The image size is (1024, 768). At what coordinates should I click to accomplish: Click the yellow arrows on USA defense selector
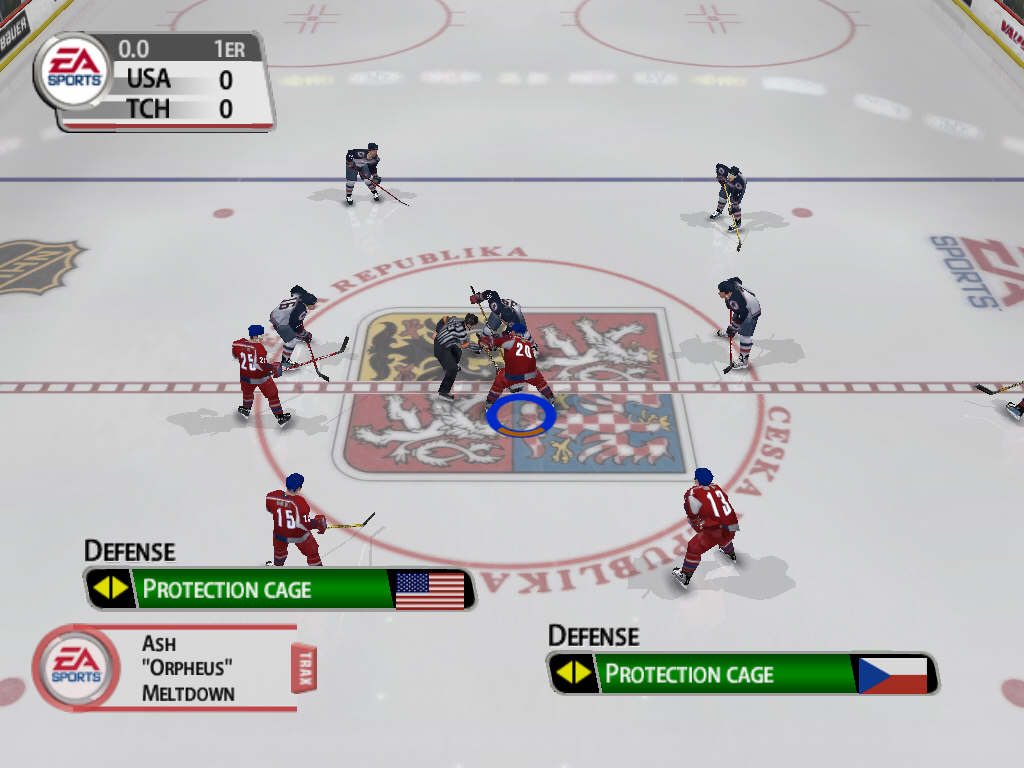[x=110, y=589]
